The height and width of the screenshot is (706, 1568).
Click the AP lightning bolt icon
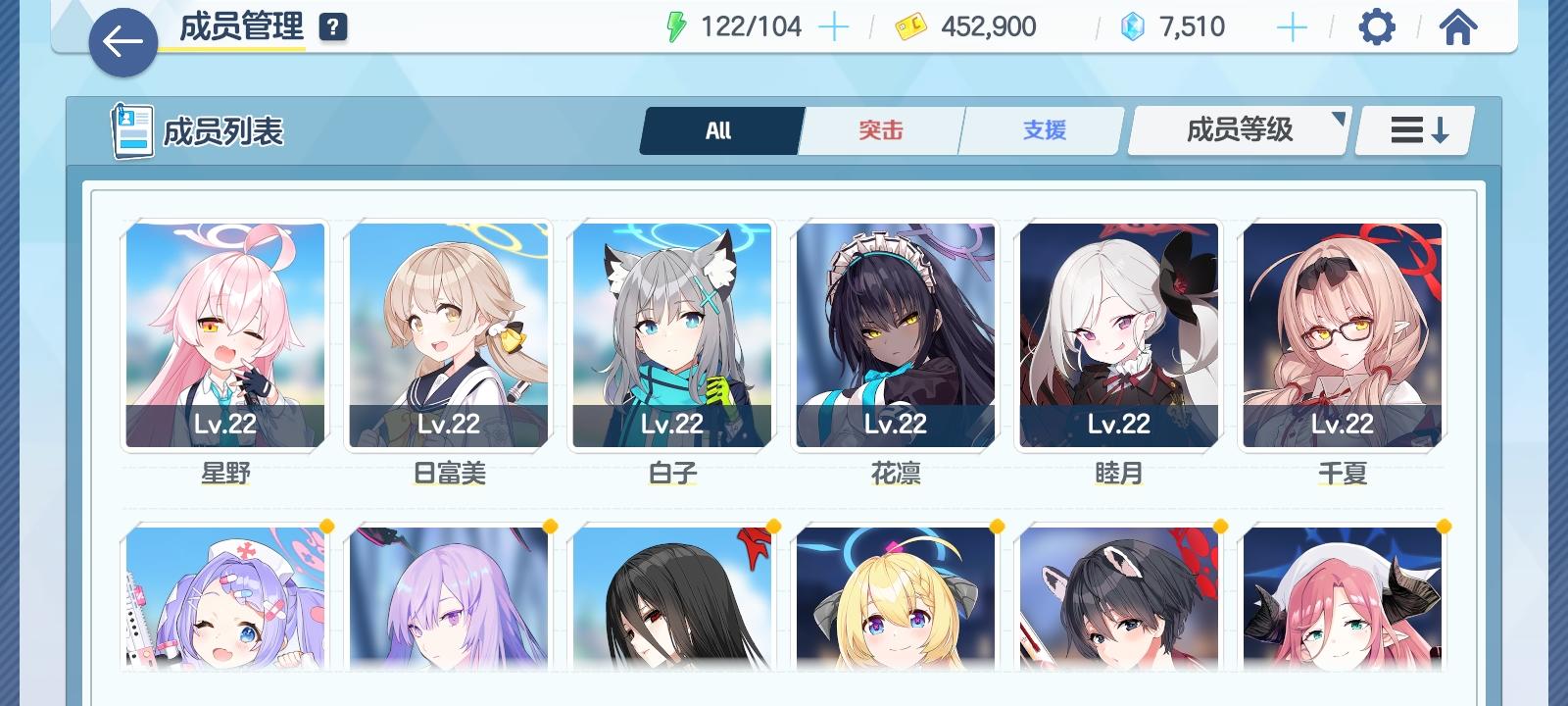coord(676,25)
